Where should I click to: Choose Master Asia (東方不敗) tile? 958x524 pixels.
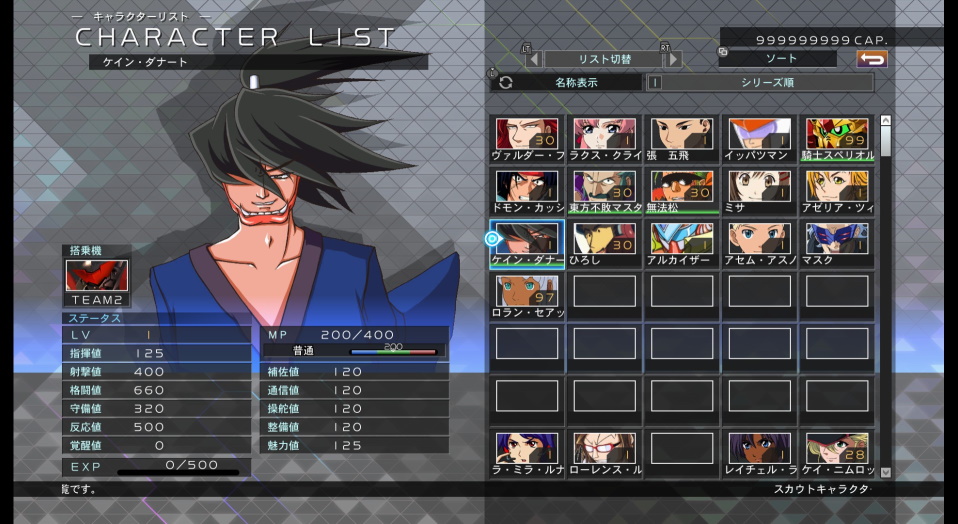pyautogui.click(x=604, y=190)
